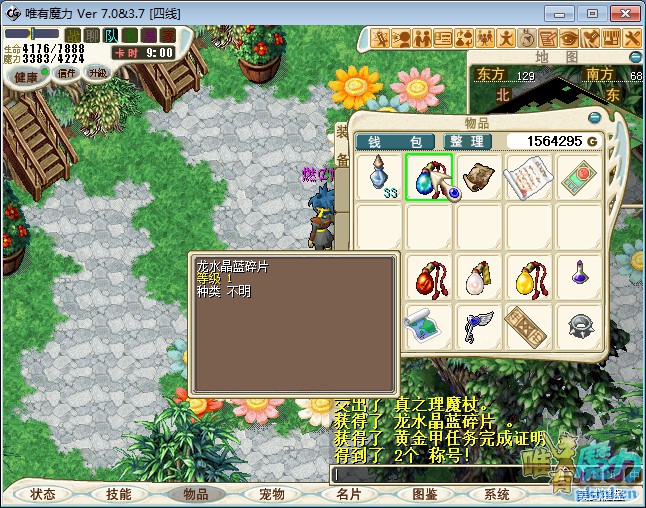Collapse the 地图 map panel
646x508 pixels.
632,58
